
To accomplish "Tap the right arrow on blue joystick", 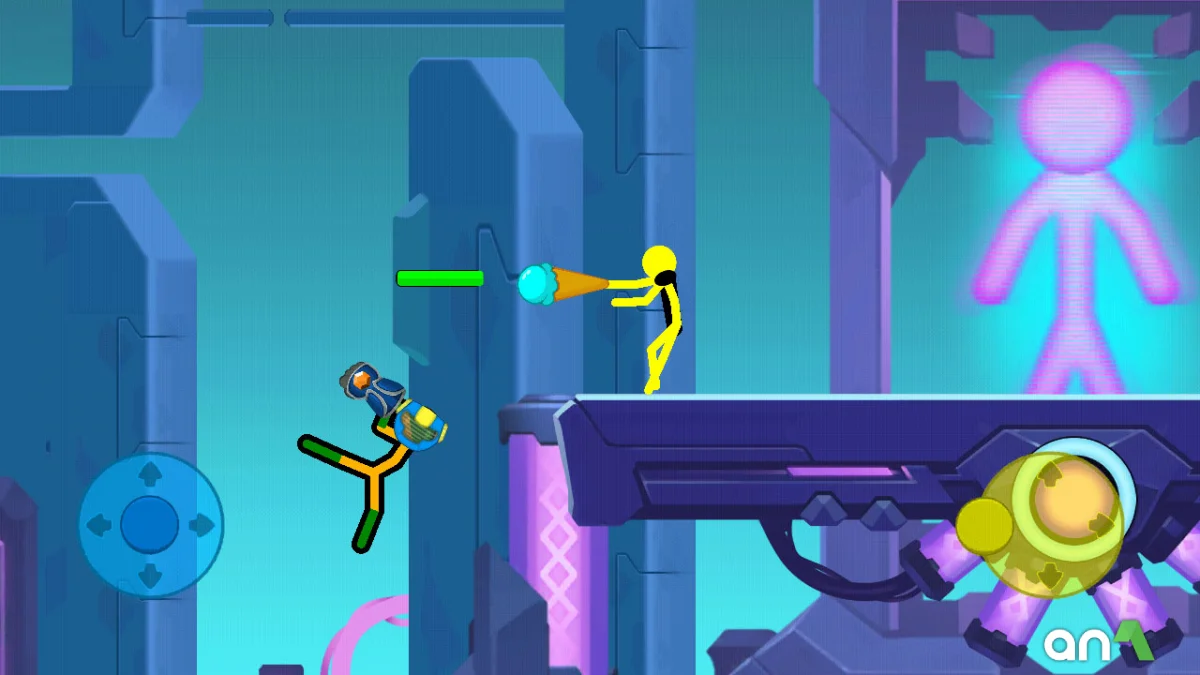I will pyautogui.click(x=201, y=524).
